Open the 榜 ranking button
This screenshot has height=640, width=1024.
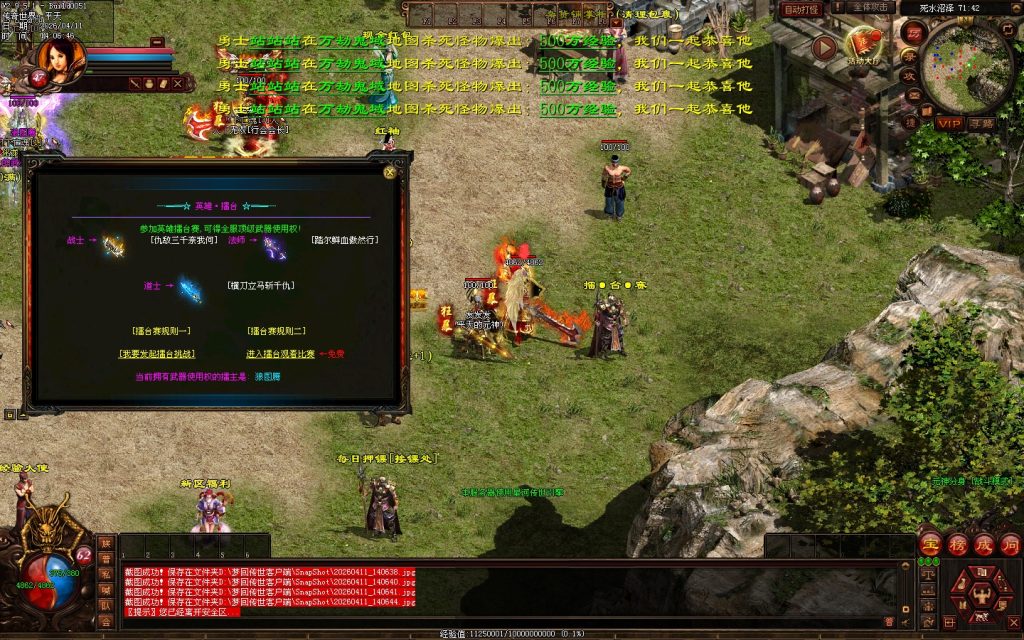coord(957,544)
